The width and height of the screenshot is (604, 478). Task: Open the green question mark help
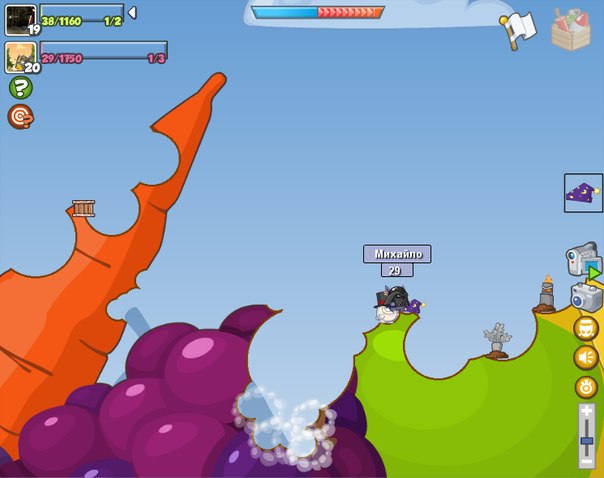point(21,87)
